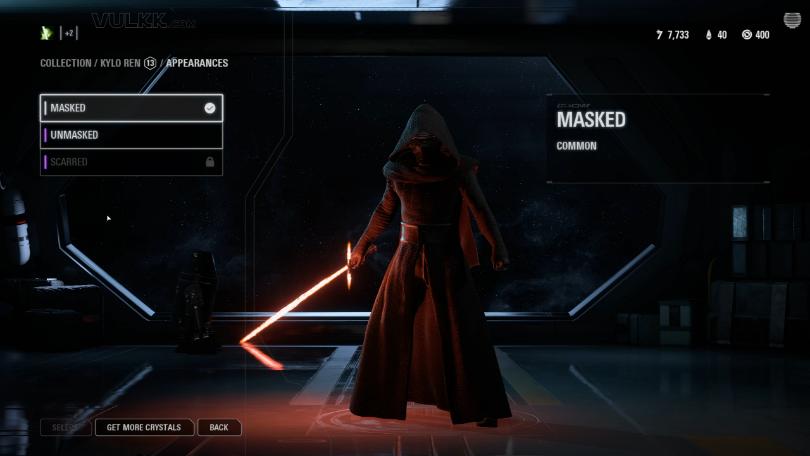Viewport: 810px width, 456px height.
Task: Open the top-right profile icon
Action: point(791,21)
